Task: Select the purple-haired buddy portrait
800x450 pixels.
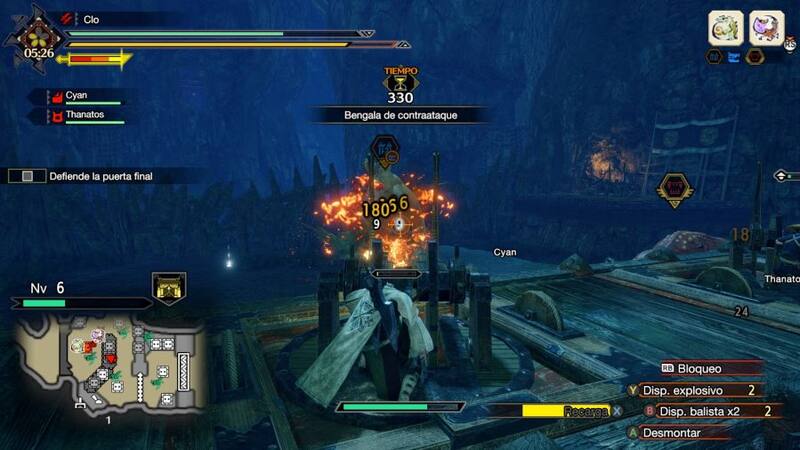Action: [767, 26]
